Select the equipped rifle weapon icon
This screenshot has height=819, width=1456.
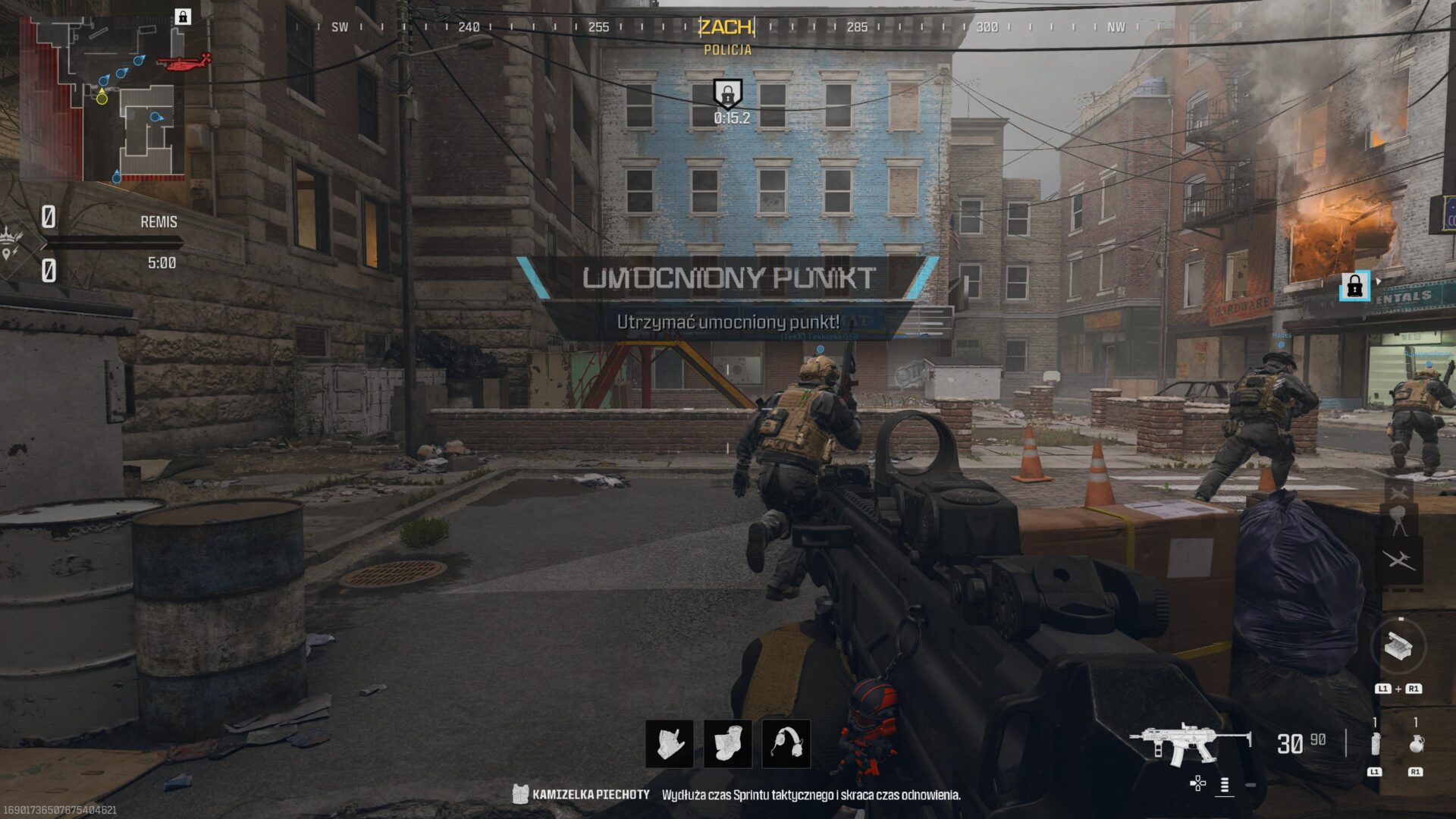pos(1189,744)
